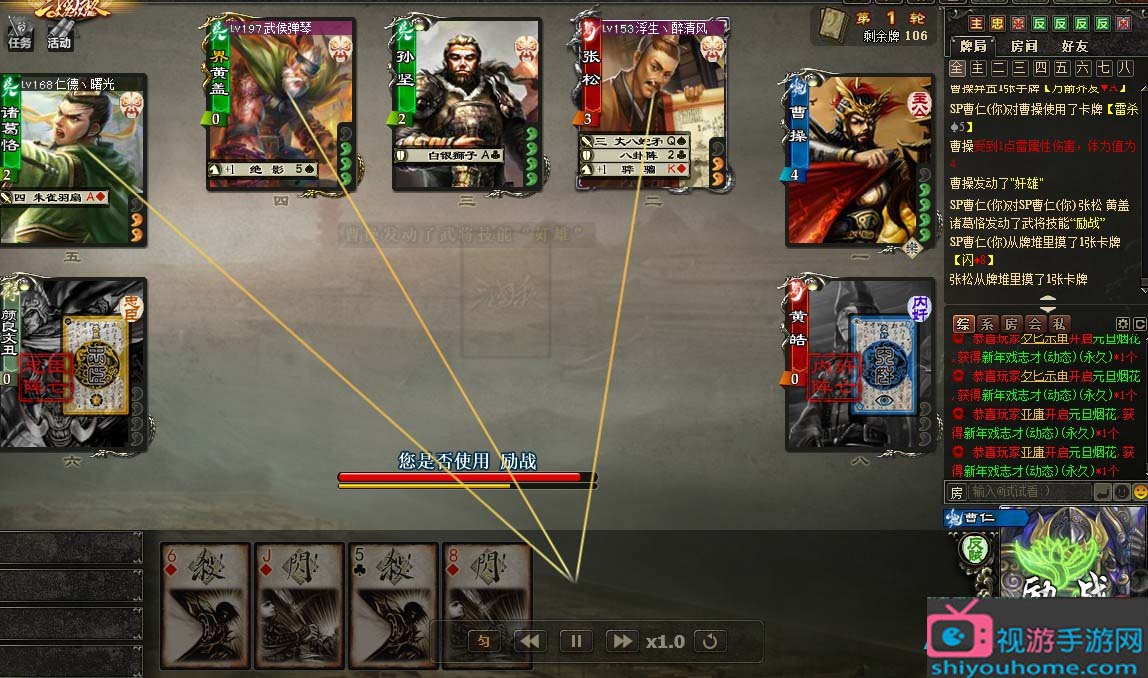Rewind the replay speed
Image resolution: width=1148 pixels, height=678 pixels.
coord(530,641)
